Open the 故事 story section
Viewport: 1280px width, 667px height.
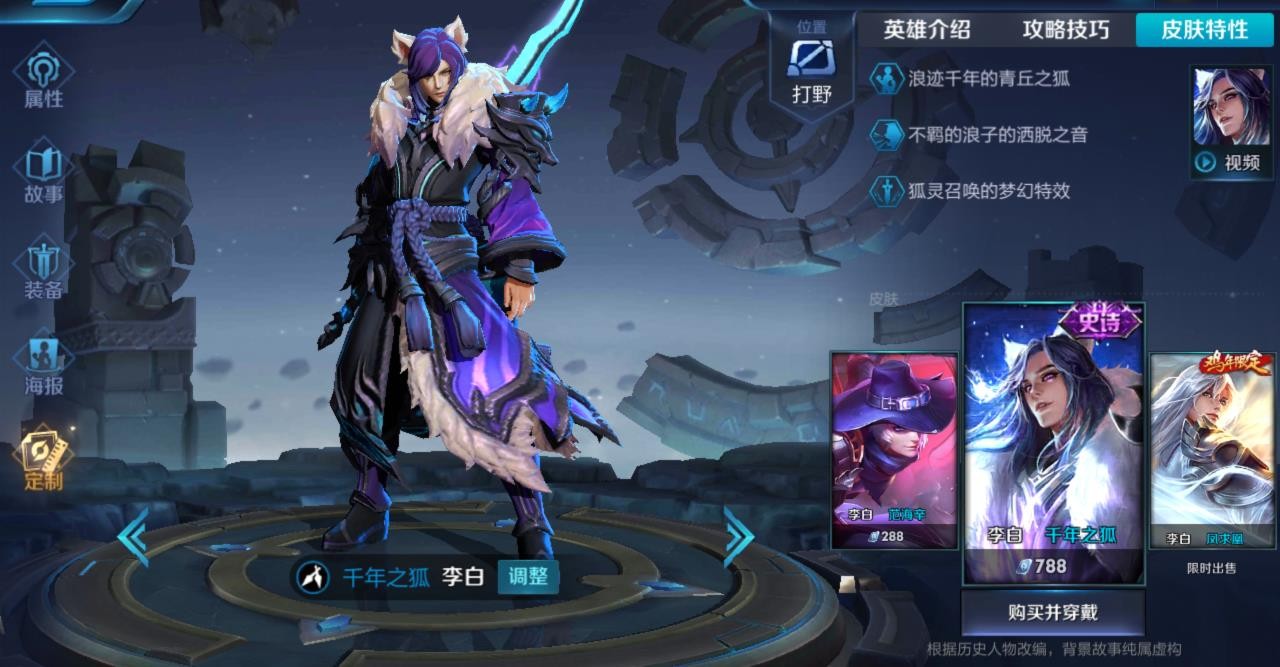[x=43, y=175]
